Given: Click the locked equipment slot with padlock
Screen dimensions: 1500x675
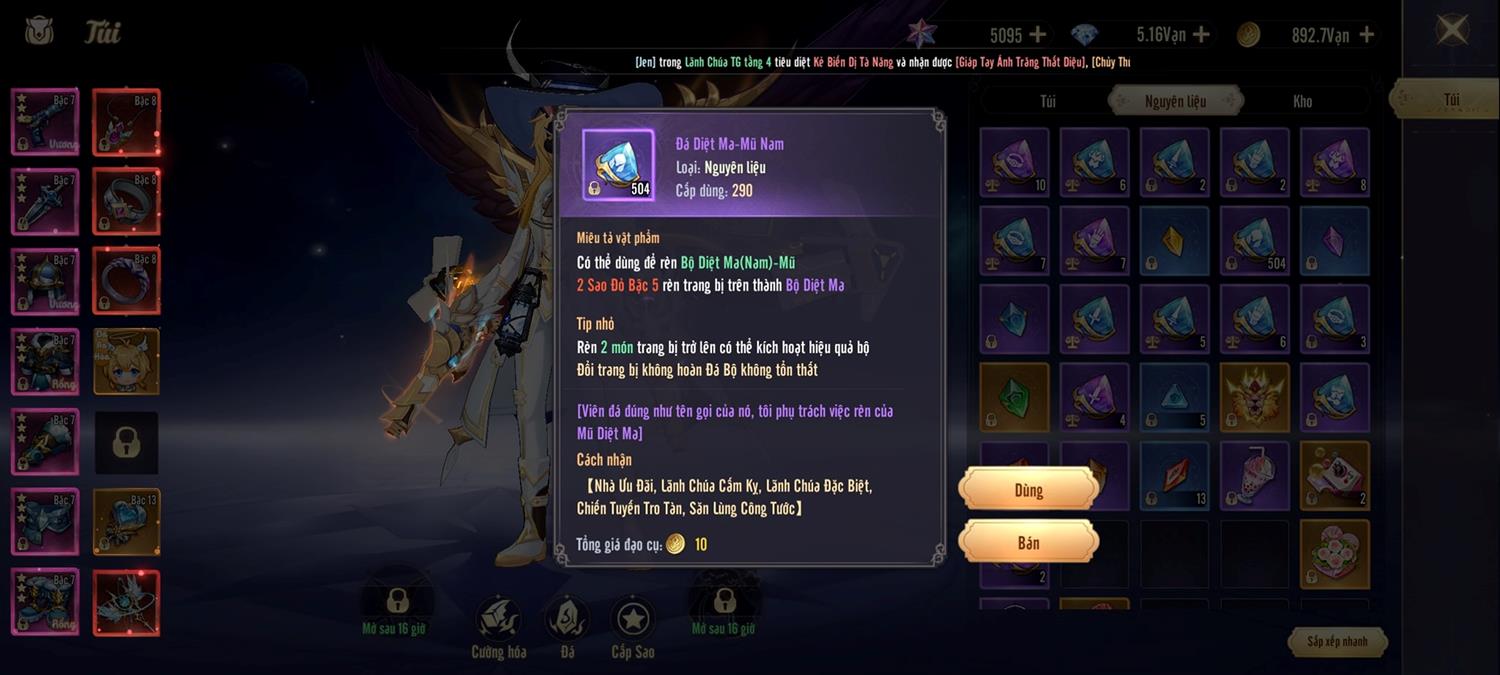Looking at the screenshot, I should click(127, 442).
